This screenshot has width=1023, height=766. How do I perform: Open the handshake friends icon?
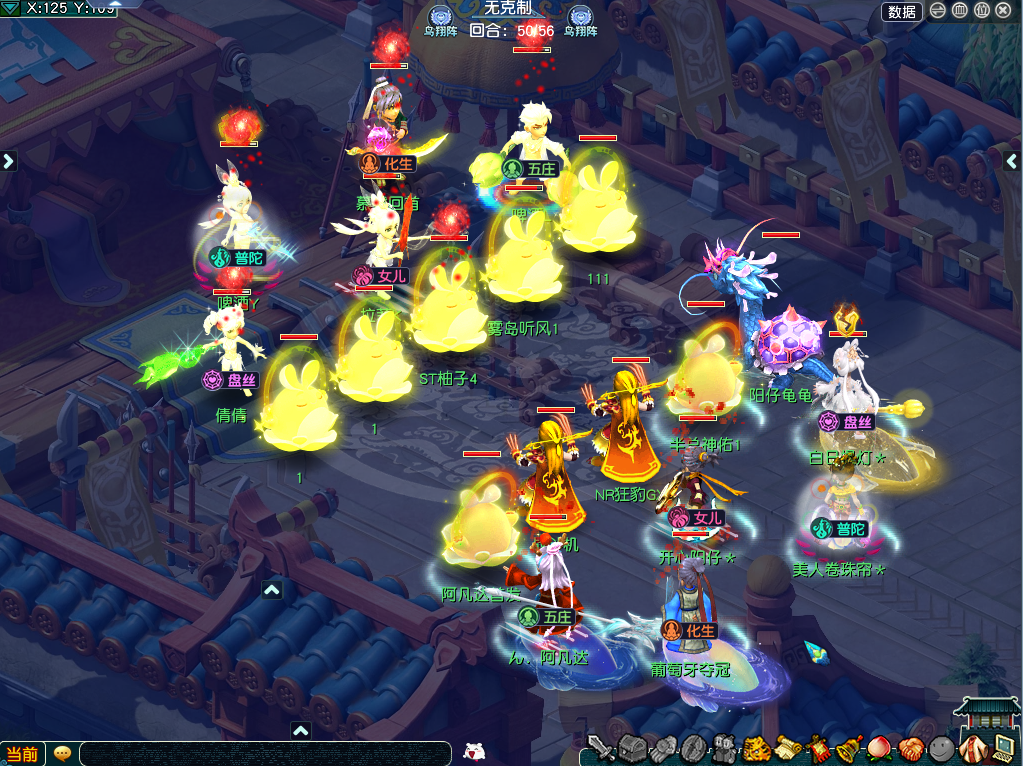(x=911, y=747)
